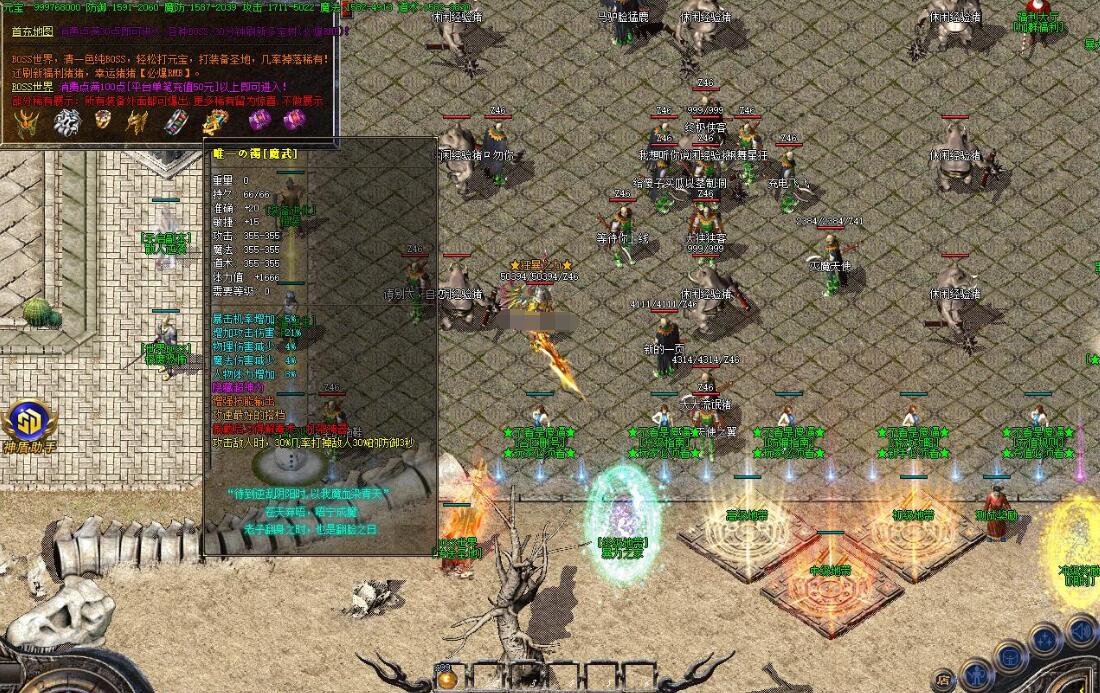This screenshot has height=693, width=1100.
Task: Click the gold jeweled belt reward icon
Action: pos(216,122)
